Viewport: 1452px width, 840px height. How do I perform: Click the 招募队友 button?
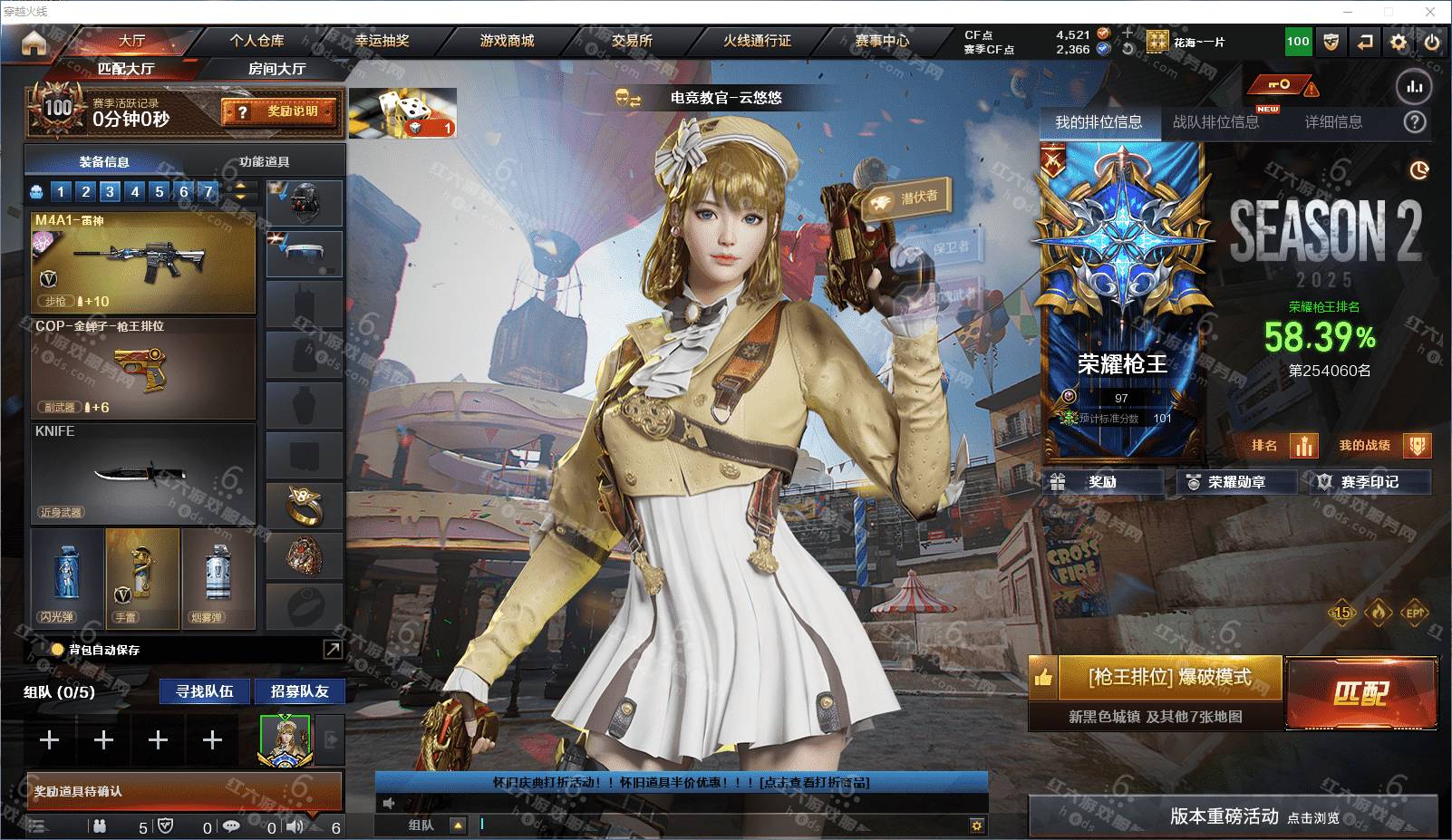click(299, 691)
